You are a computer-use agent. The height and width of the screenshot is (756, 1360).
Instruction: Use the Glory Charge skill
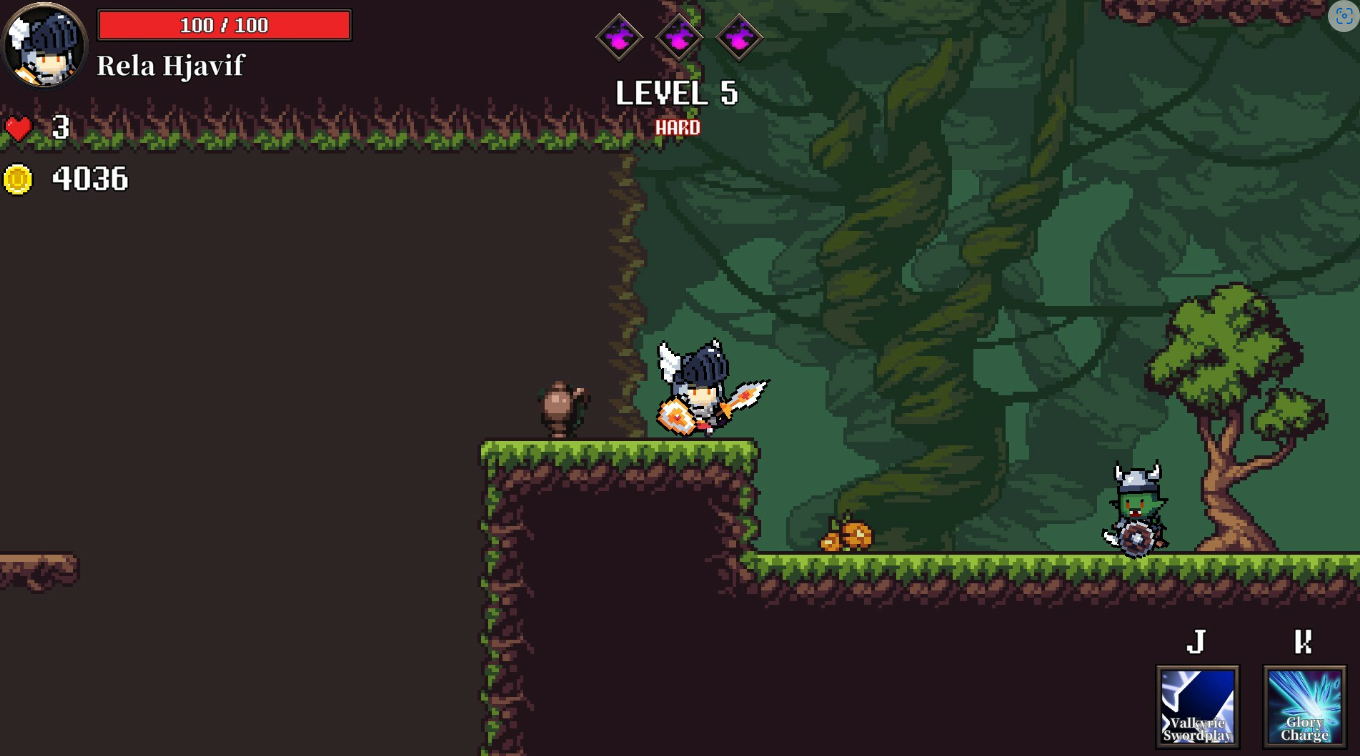pos(1304,706)
